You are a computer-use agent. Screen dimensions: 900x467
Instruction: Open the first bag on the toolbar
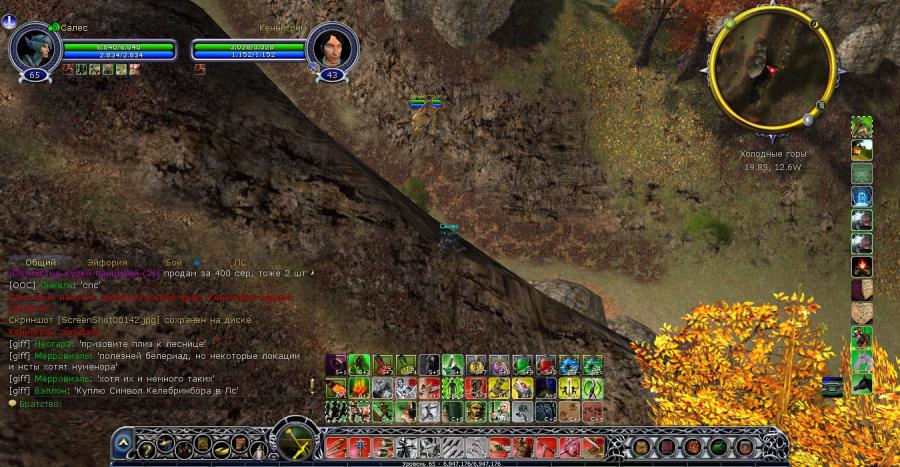coord(640,446)
